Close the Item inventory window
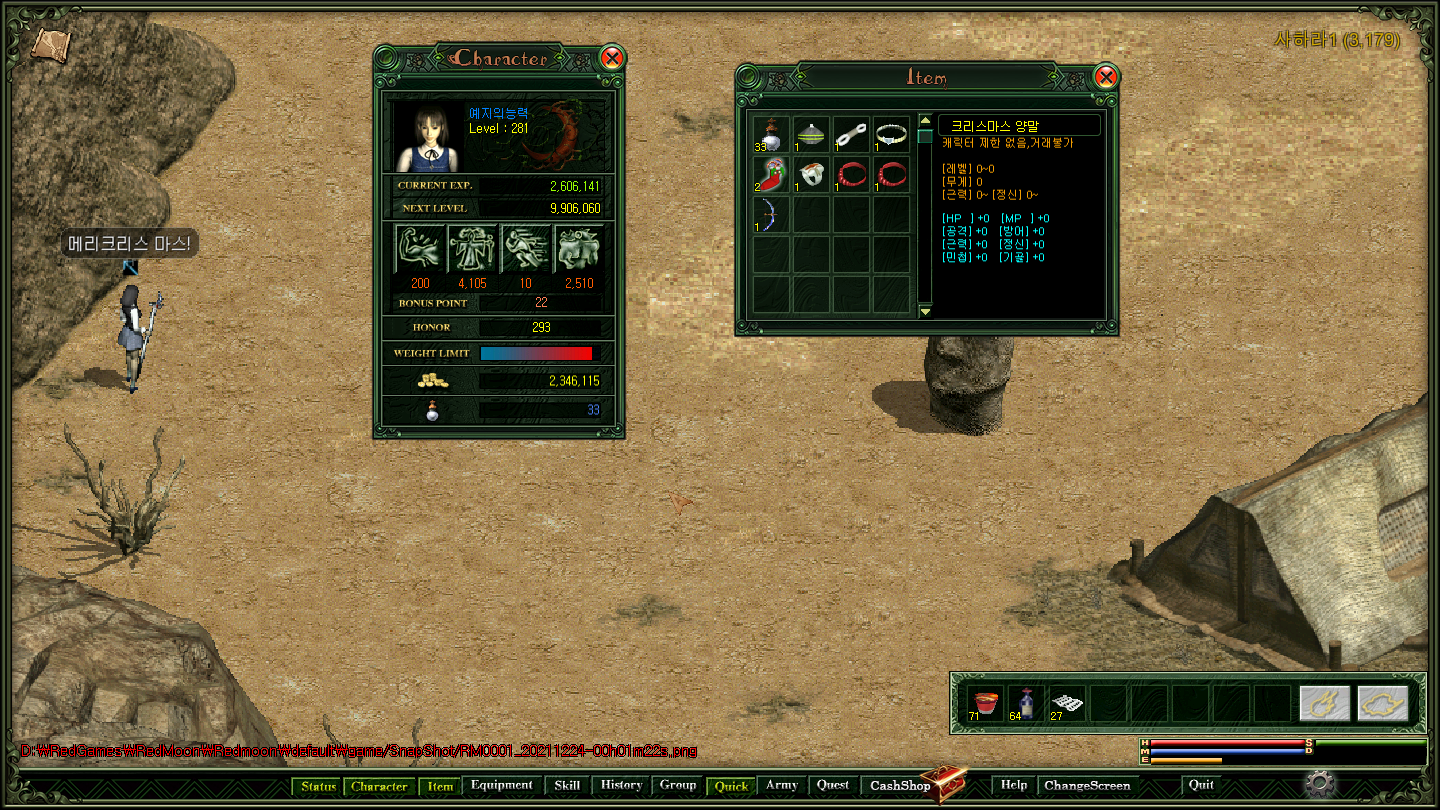The image size is (1440, 810). click(x=1105, y=77)
